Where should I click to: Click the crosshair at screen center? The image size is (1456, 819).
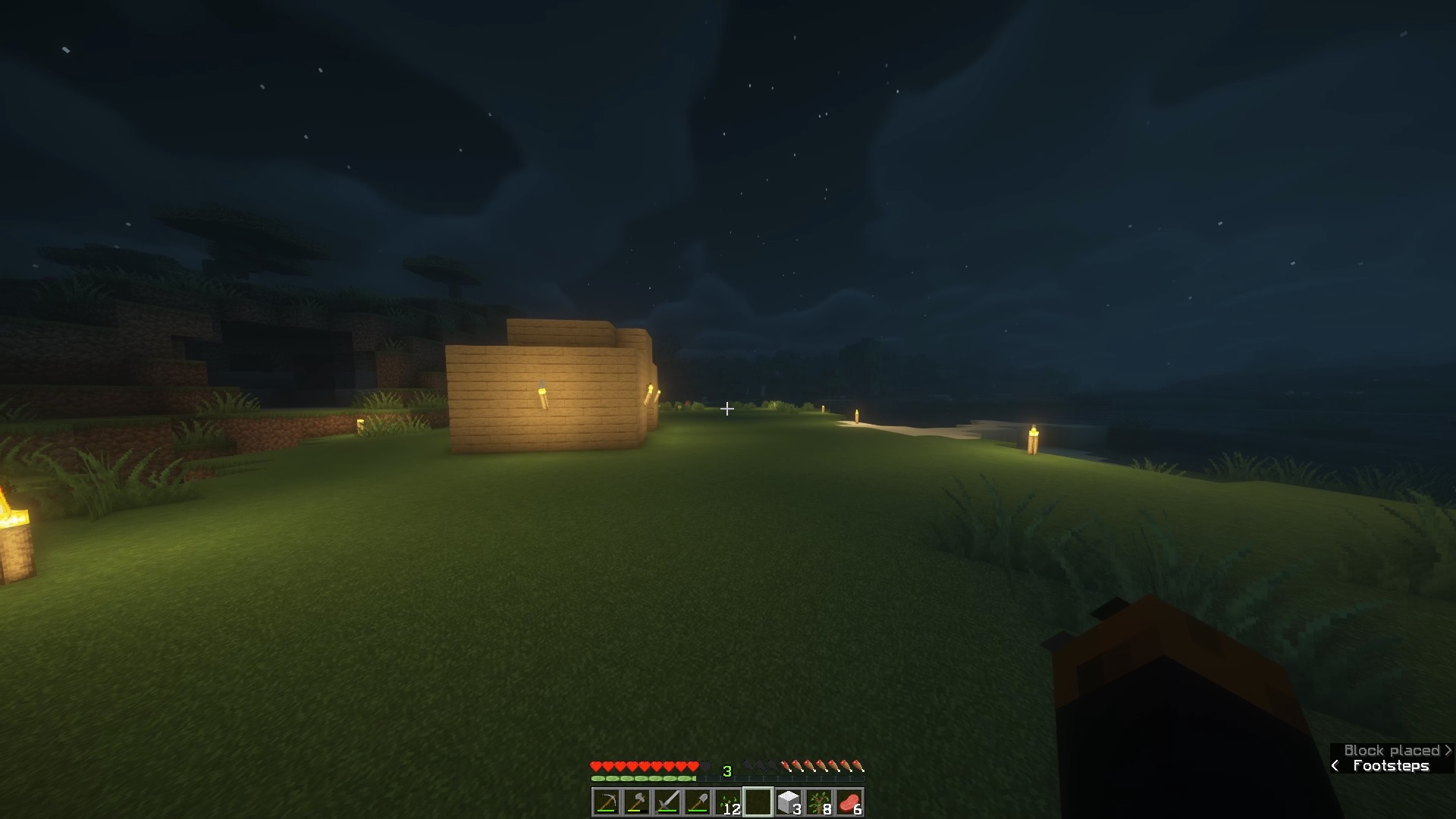tap(727, 409)
